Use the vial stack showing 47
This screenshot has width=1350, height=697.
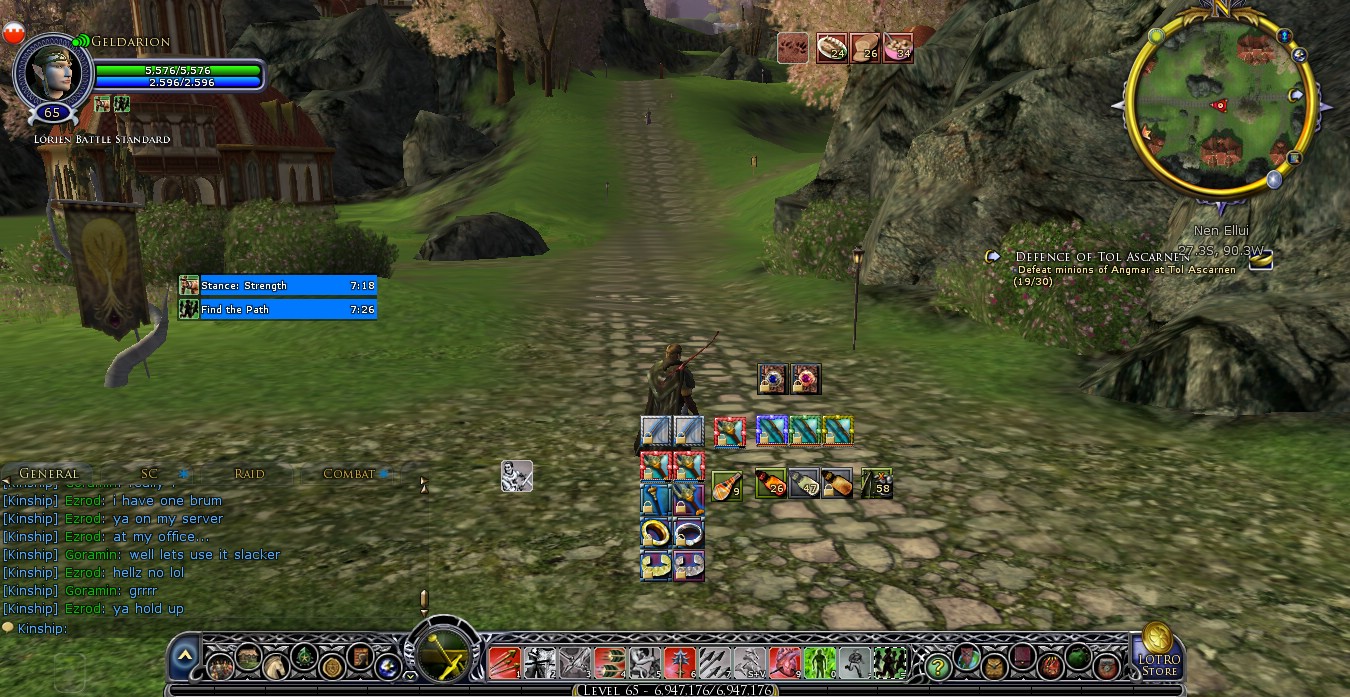tap(804, 484)
